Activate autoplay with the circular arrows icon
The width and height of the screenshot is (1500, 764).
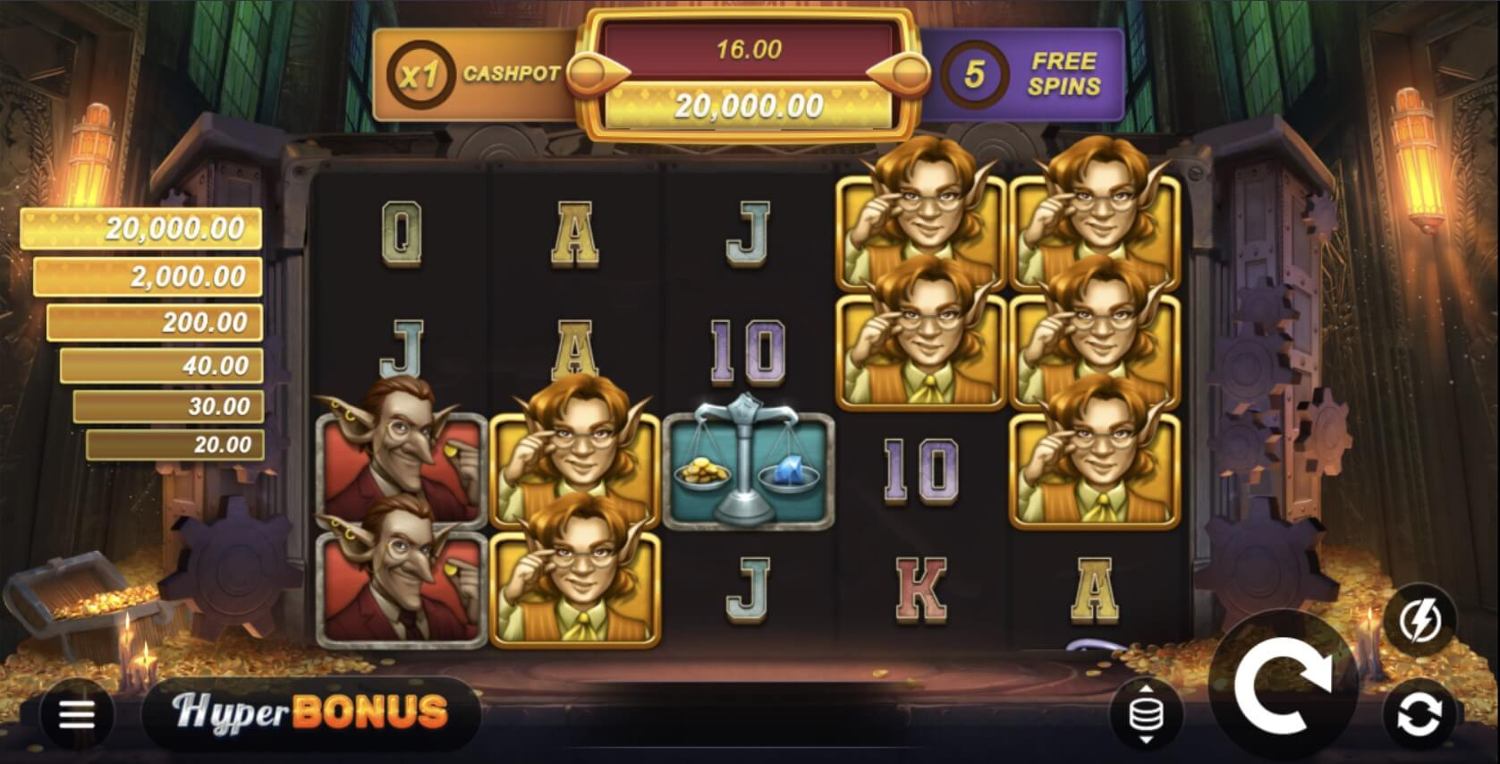point(1420,714)
